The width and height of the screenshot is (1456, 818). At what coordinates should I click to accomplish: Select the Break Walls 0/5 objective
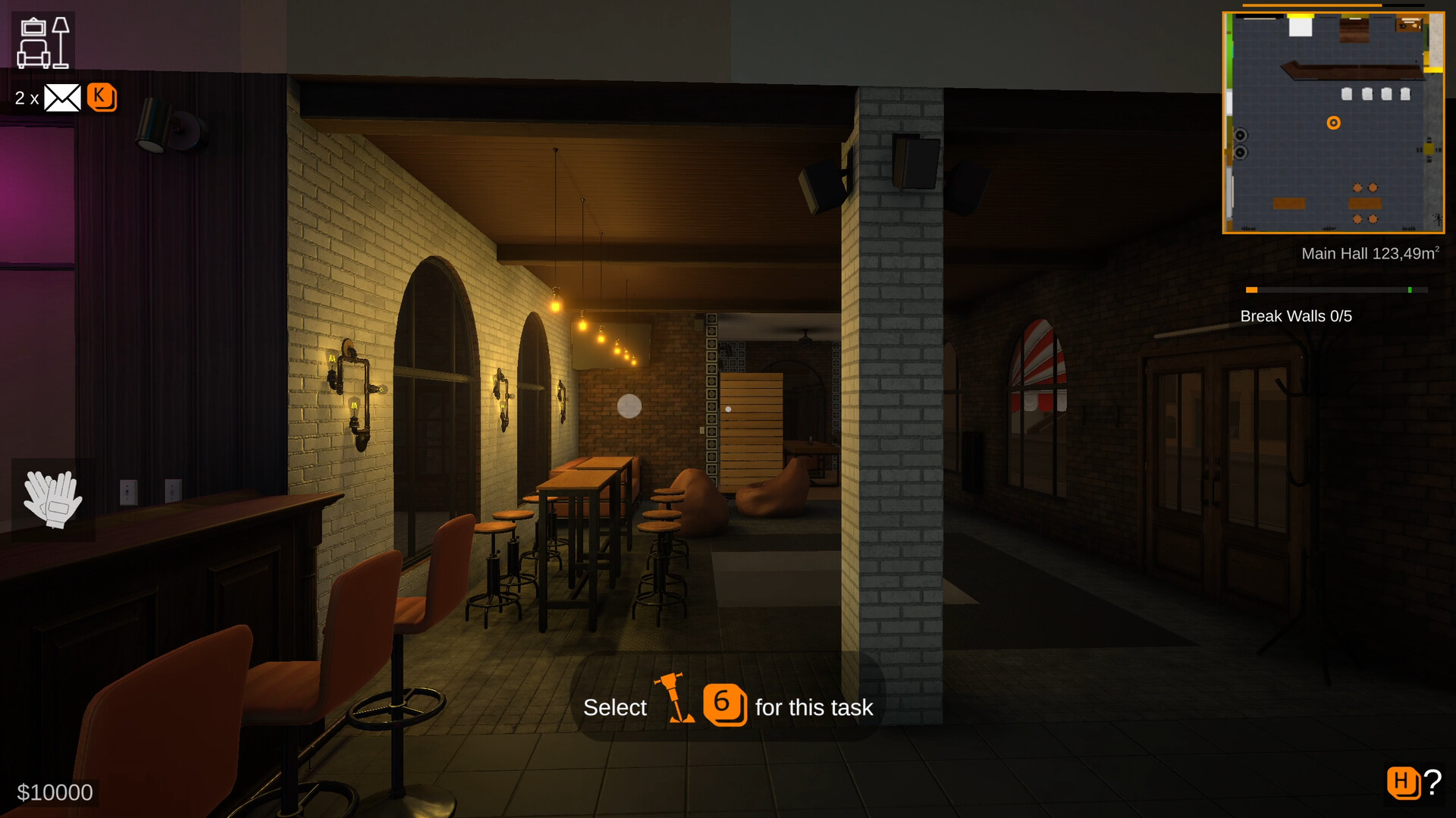tap(1297, 316)
